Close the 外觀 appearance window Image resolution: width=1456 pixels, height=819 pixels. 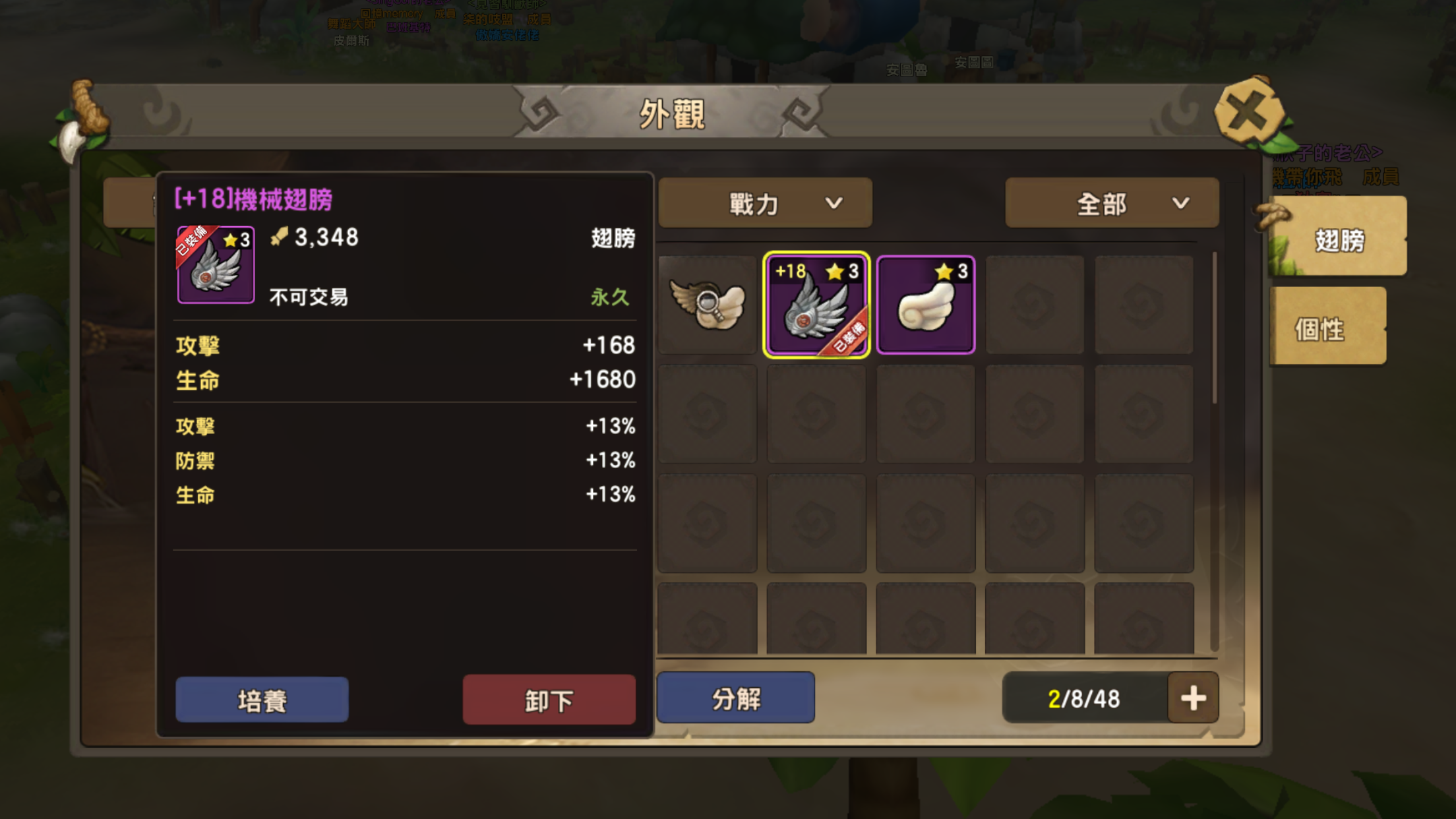tap(1248, 112)
